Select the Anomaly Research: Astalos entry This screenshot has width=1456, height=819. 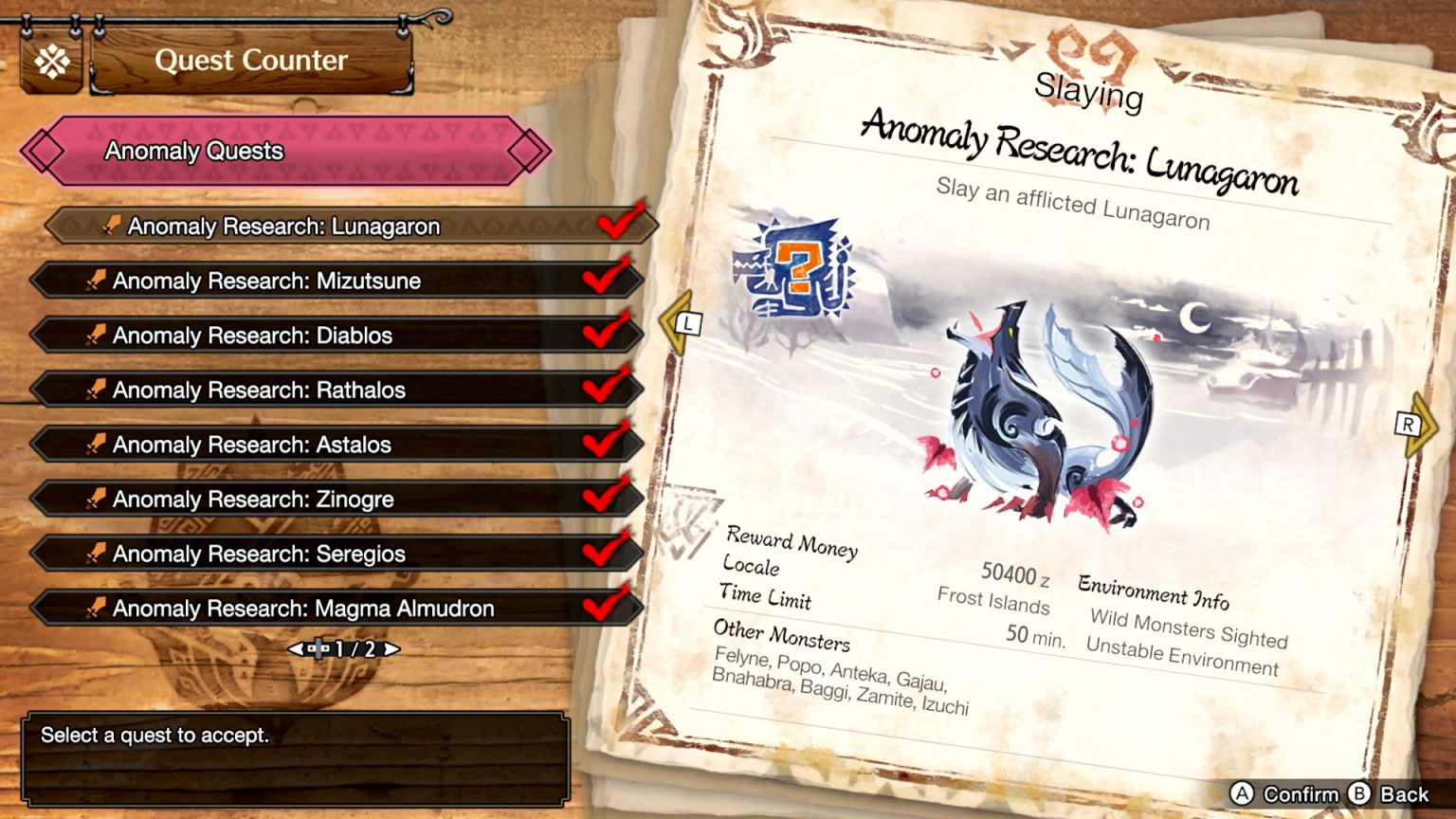(x=337, y=445)
